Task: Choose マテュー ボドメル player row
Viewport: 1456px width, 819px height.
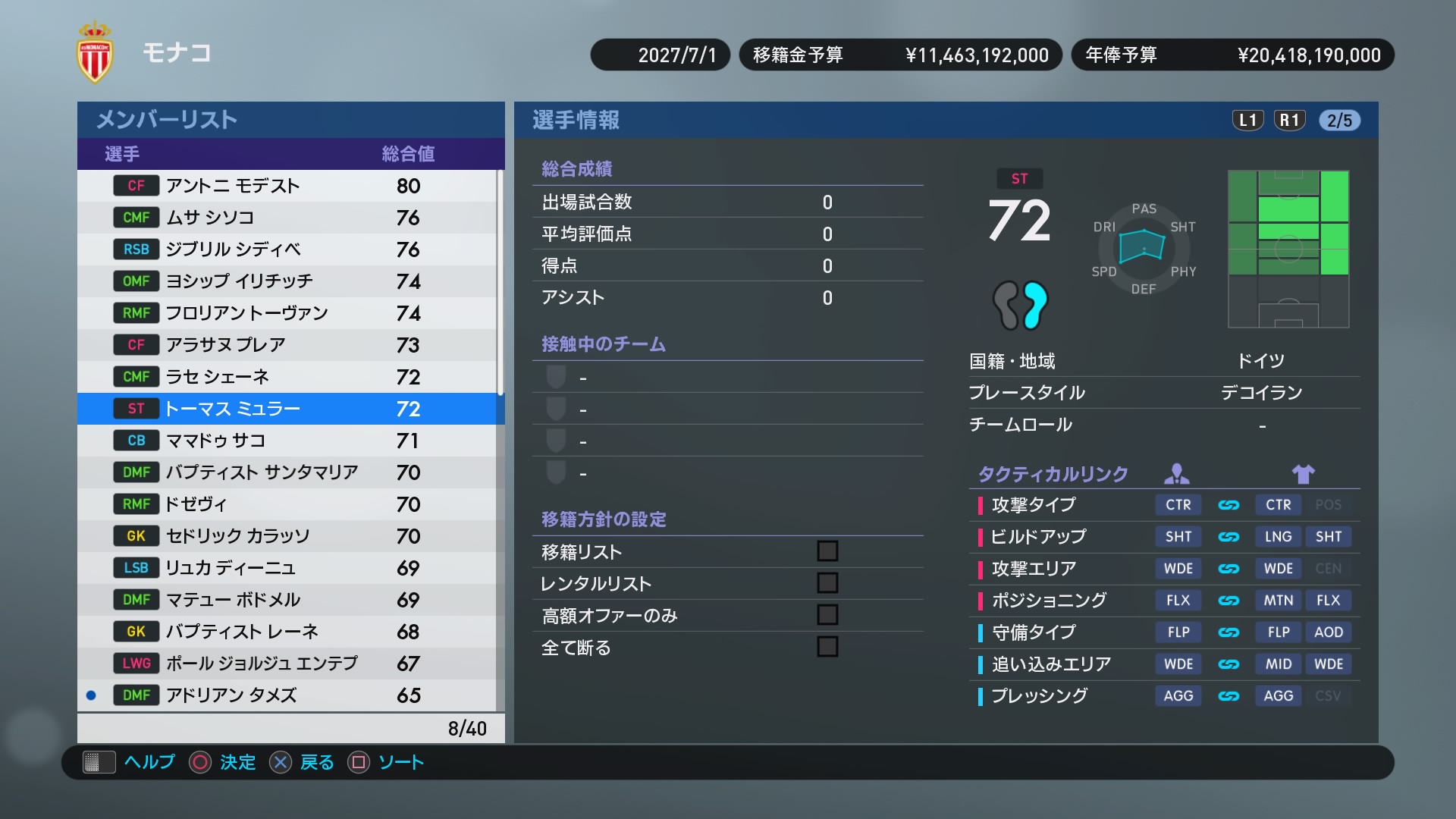Action: pyautogui.click(x=288, y=600)
